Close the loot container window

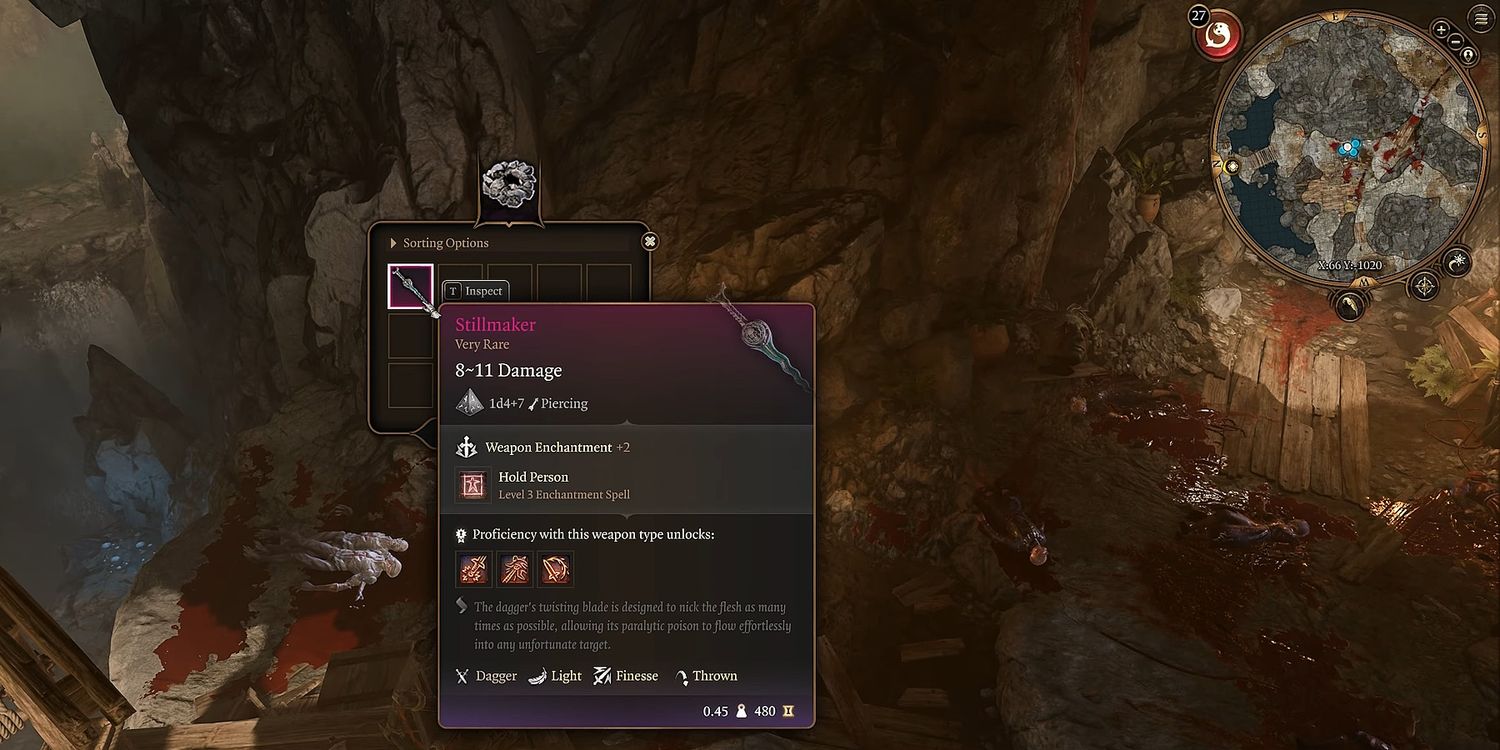[650, 241]
